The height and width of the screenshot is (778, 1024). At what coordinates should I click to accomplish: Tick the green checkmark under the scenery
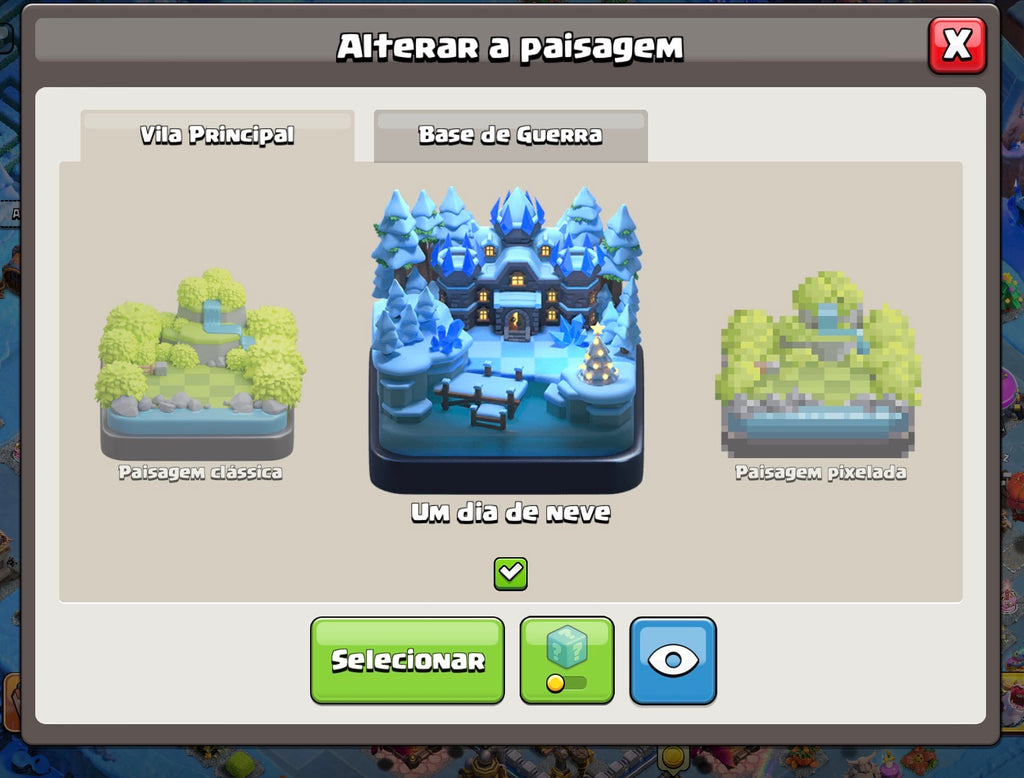510,573
